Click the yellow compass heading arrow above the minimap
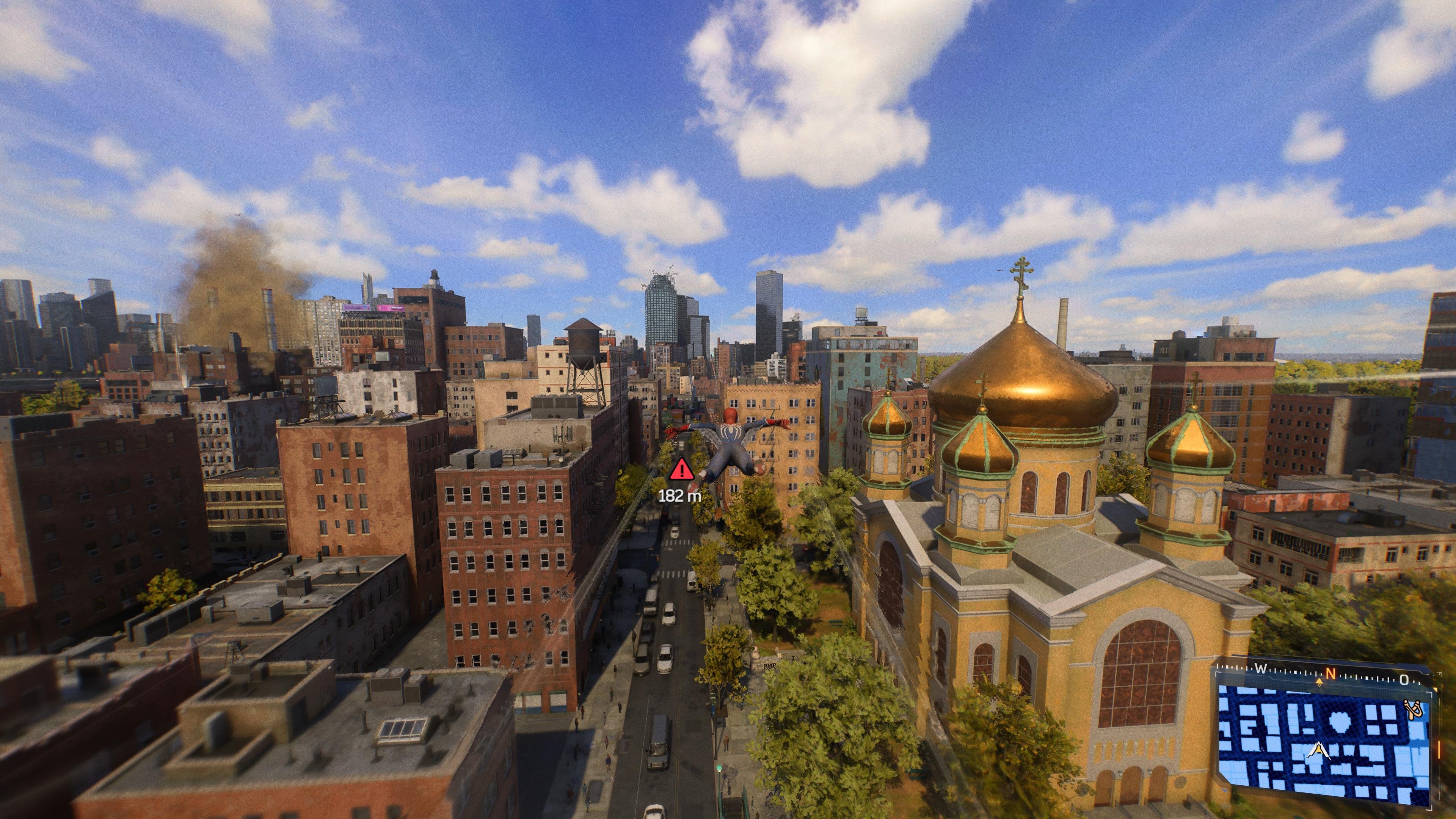1456x819 pixels. coord(1319,682)
